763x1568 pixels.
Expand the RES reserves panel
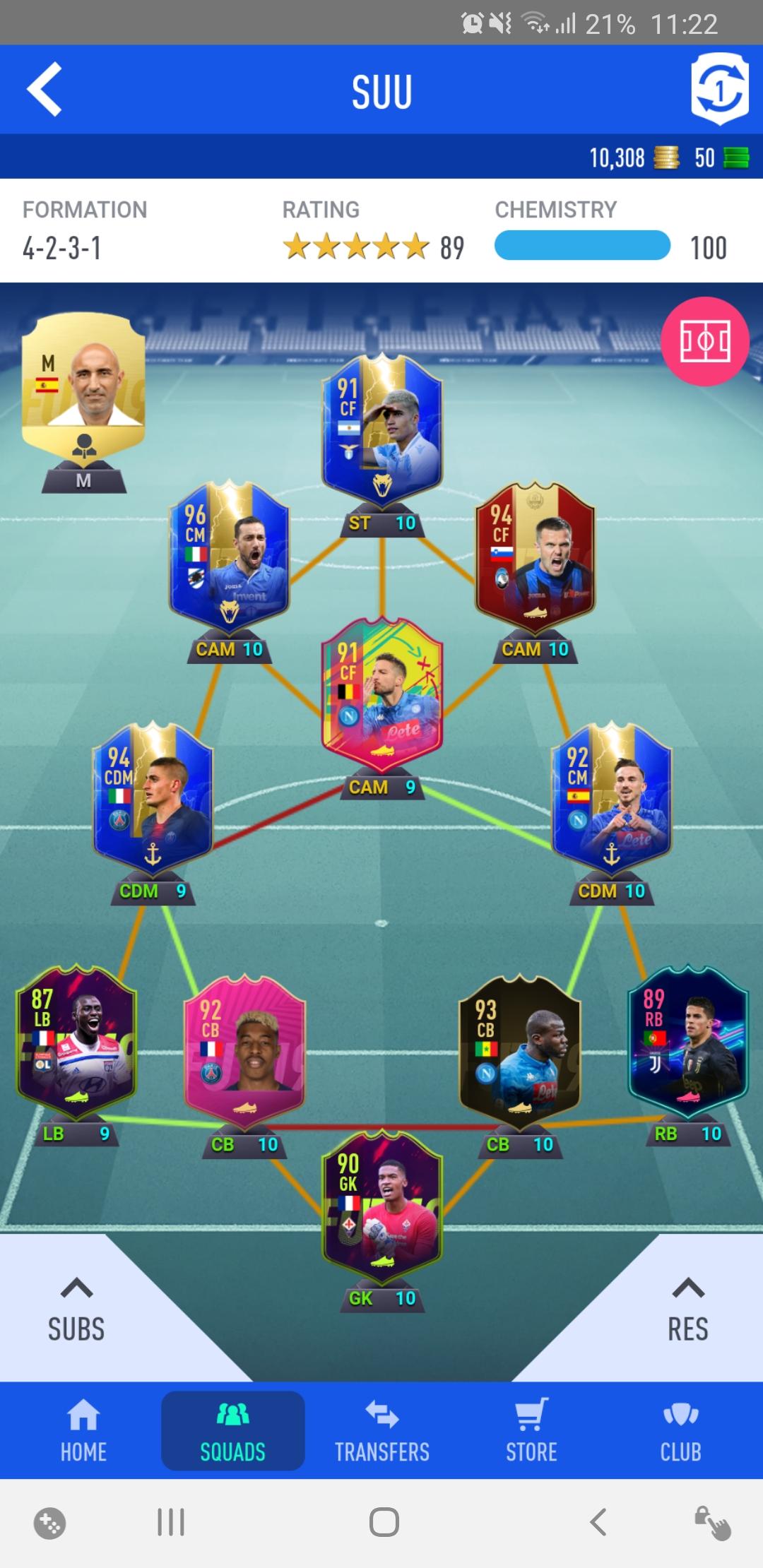click(x=688, y=1309)
